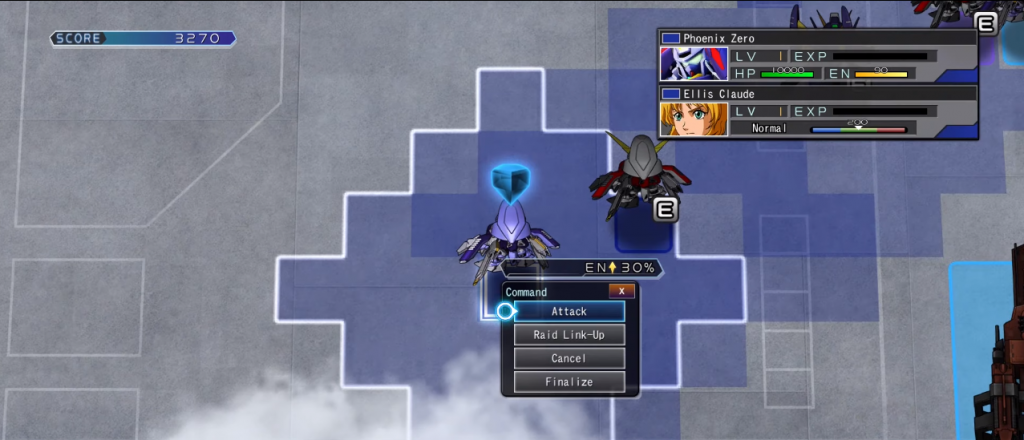1024x440 pixels.
Task: Select the Raid Link-Up command
Action: (x=569, y=335)
